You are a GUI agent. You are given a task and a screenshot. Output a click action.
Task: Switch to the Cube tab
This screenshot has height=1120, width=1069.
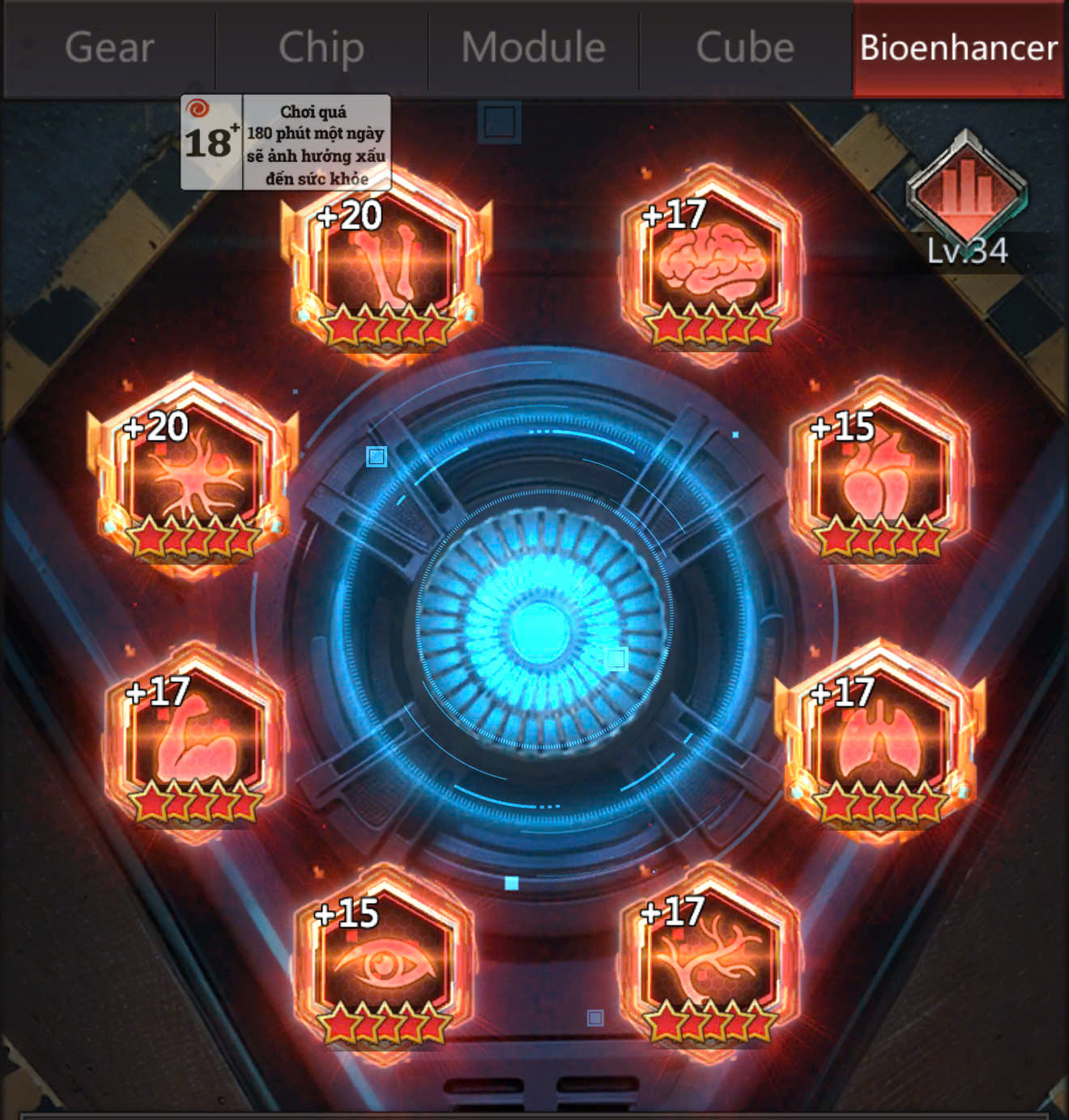point(743,46)
